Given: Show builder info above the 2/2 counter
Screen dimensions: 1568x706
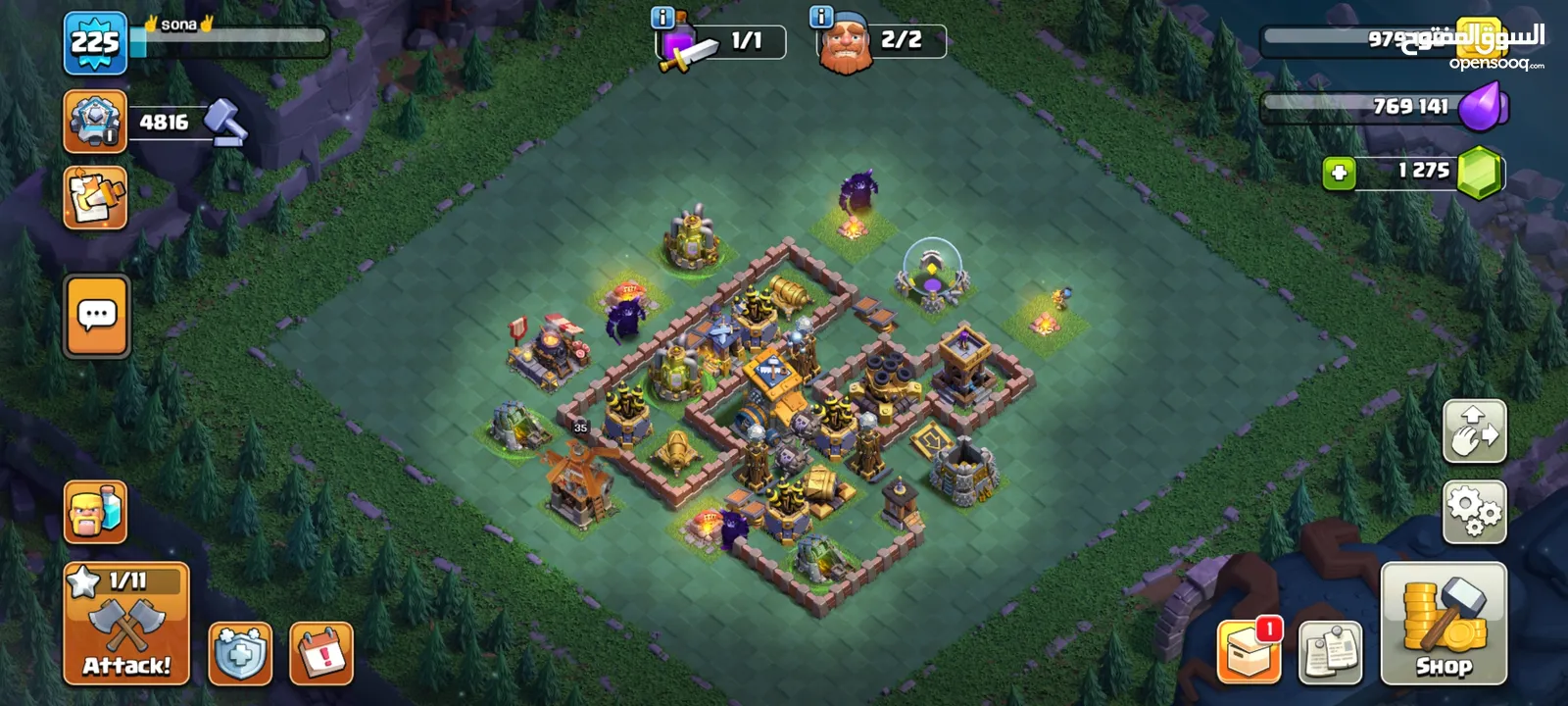Looking at the screenshot, I should [821, 18].
